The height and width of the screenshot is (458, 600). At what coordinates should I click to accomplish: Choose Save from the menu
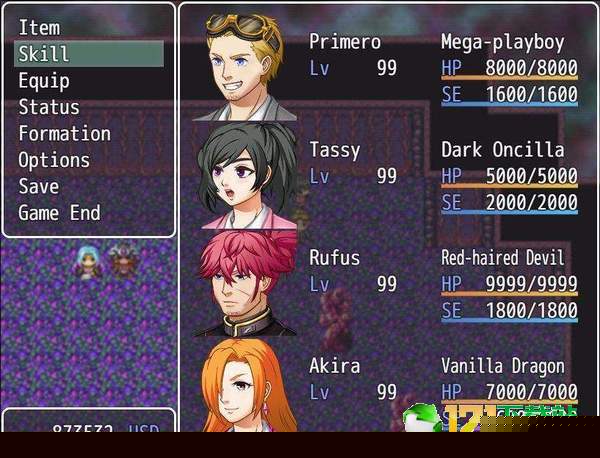[39, 186]
